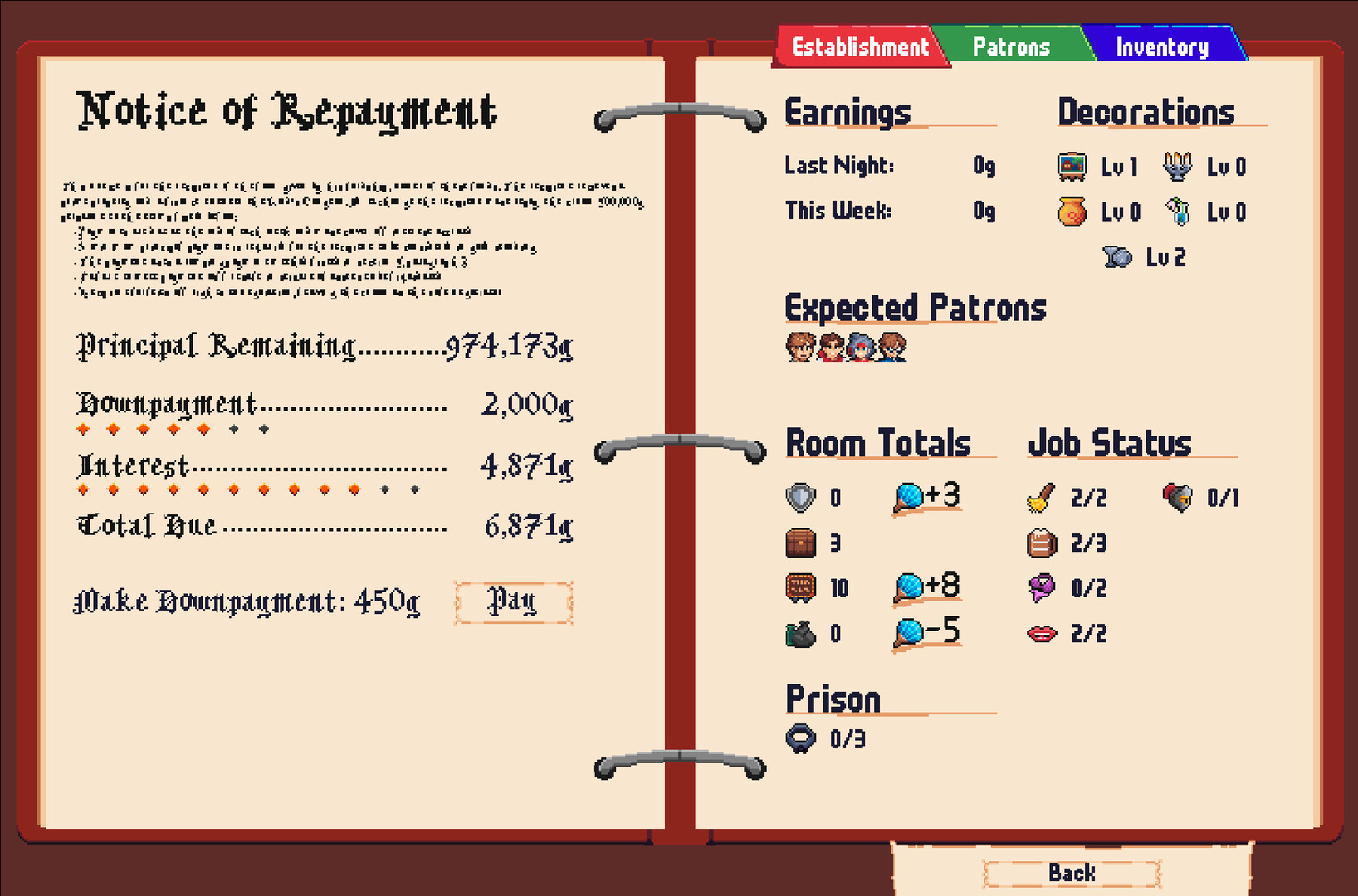Click the Interest progress pips

249,489
